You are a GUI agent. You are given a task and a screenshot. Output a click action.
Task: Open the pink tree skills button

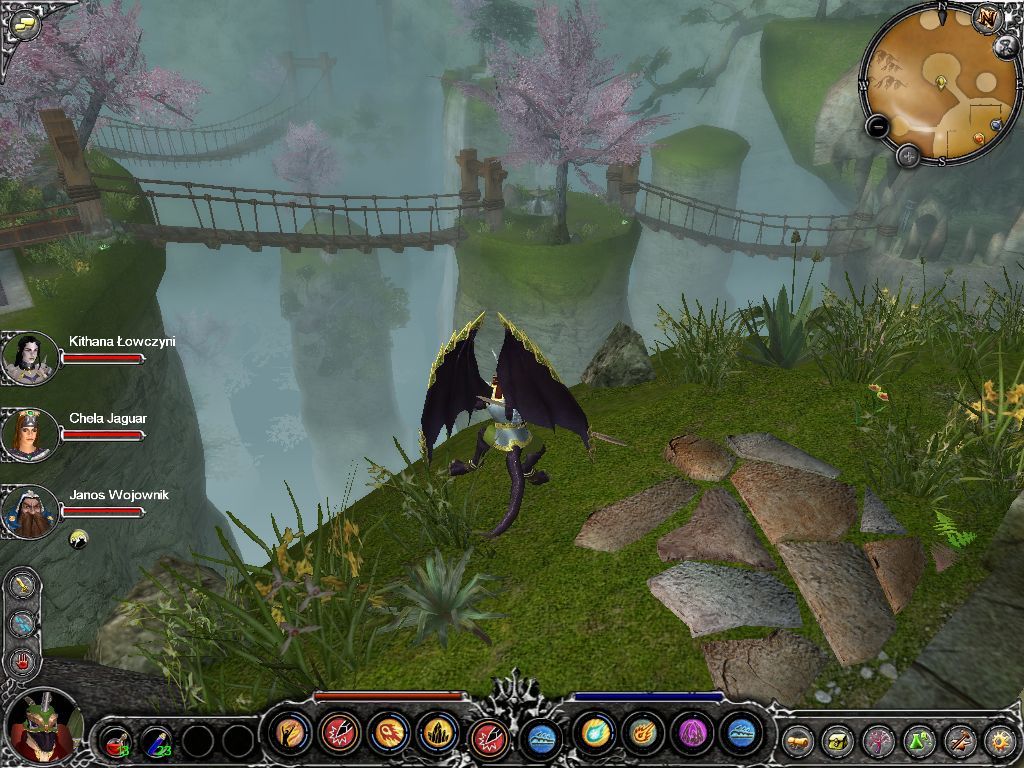pyautogui.click(x=879, y=741)
